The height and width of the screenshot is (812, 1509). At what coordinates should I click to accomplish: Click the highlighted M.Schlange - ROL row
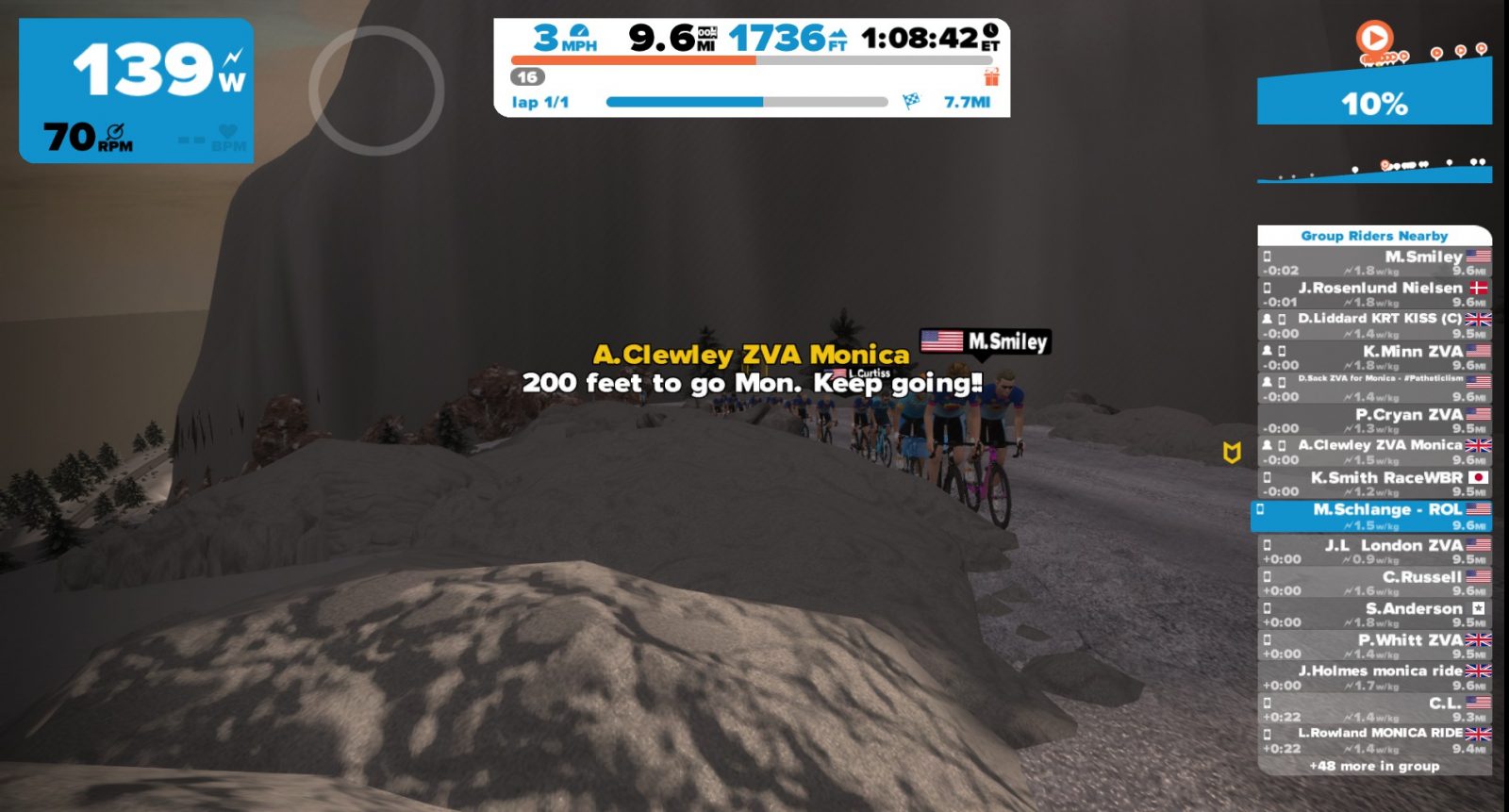point(1374,516)
